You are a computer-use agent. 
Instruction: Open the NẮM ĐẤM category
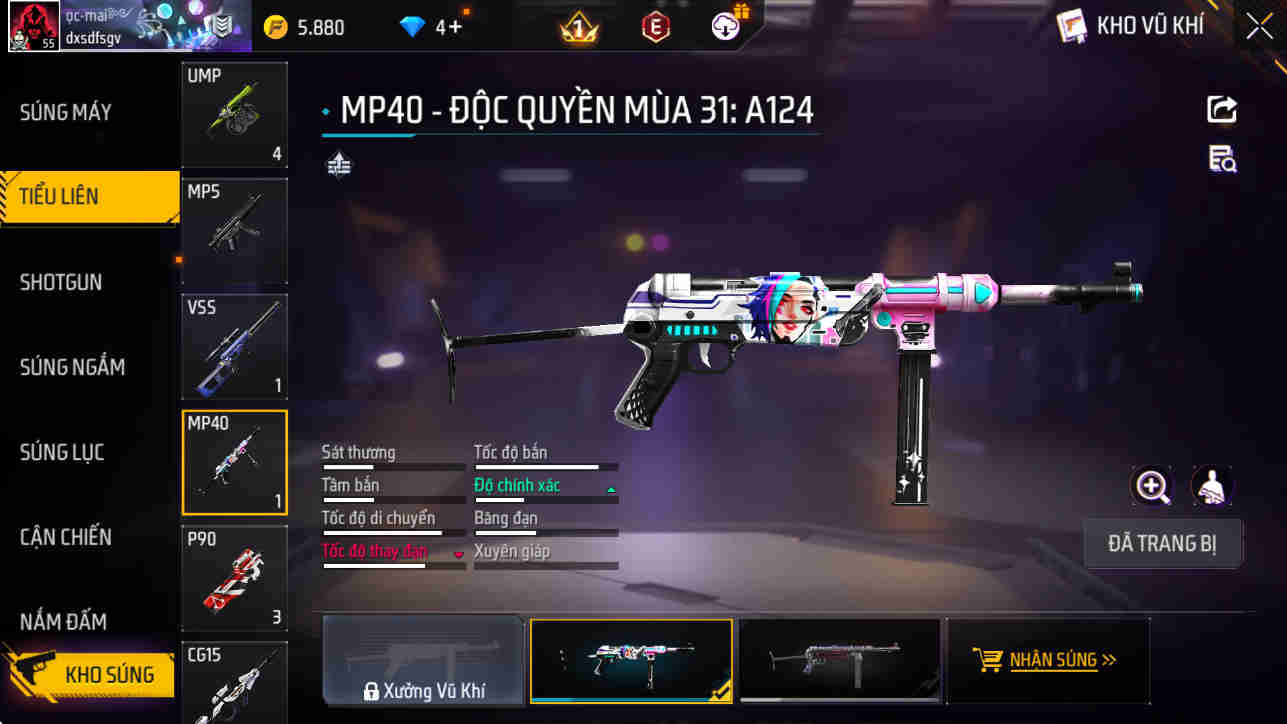[x=63, y=621]
